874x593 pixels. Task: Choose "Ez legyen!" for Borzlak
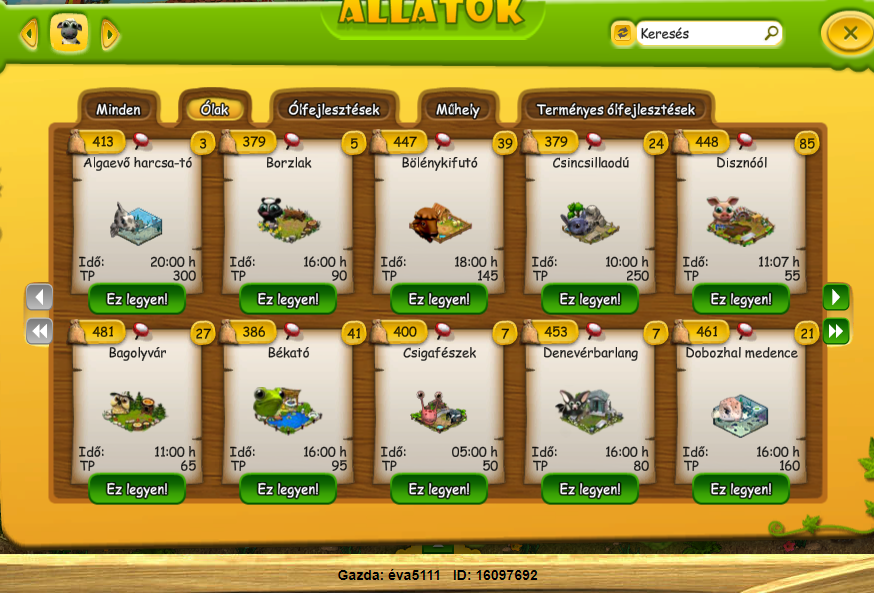tap(288, 299)
